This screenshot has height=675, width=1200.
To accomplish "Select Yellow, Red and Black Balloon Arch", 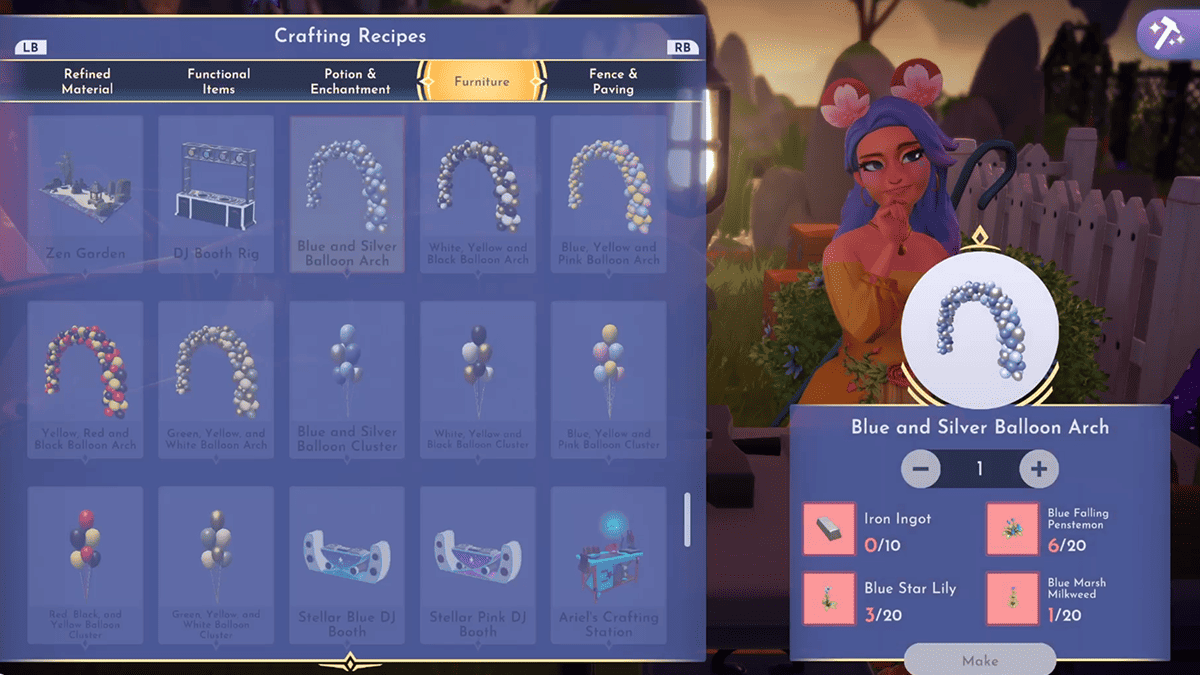I will point(86,379).
